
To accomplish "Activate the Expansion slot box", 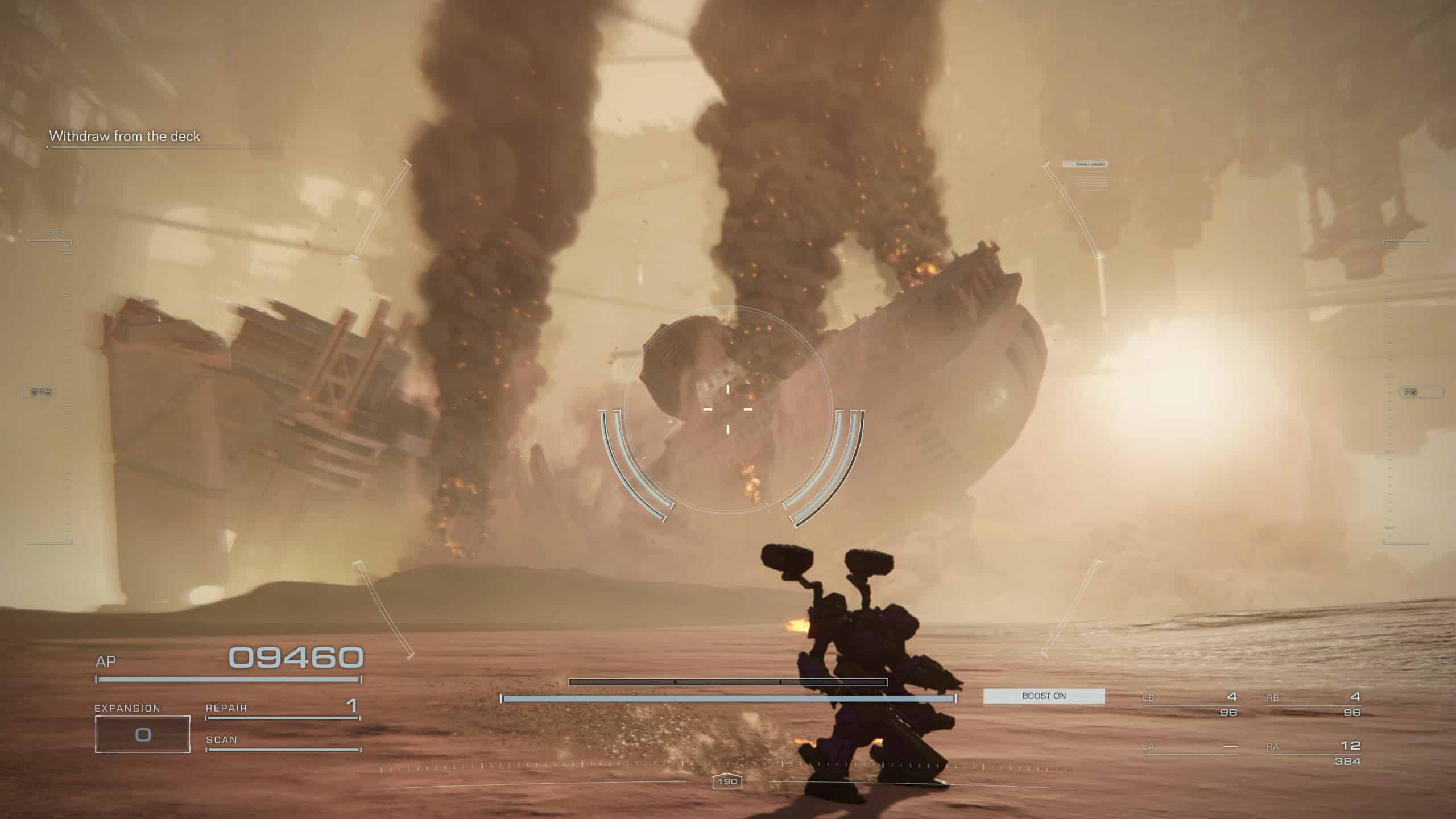I will point(143,734).
